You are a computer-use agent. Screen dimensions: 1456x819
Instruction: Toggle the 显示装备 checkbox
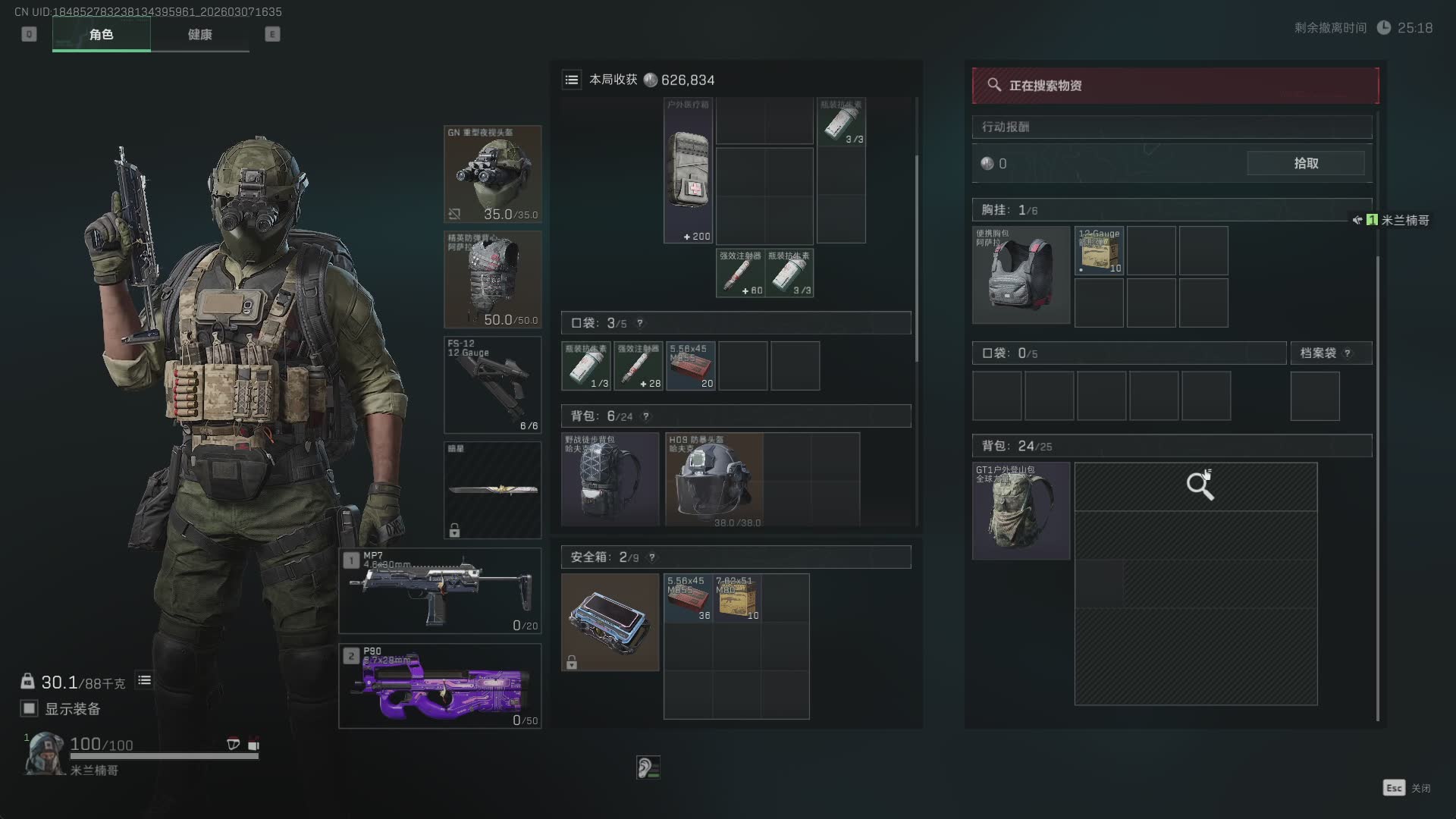(29, 708)
